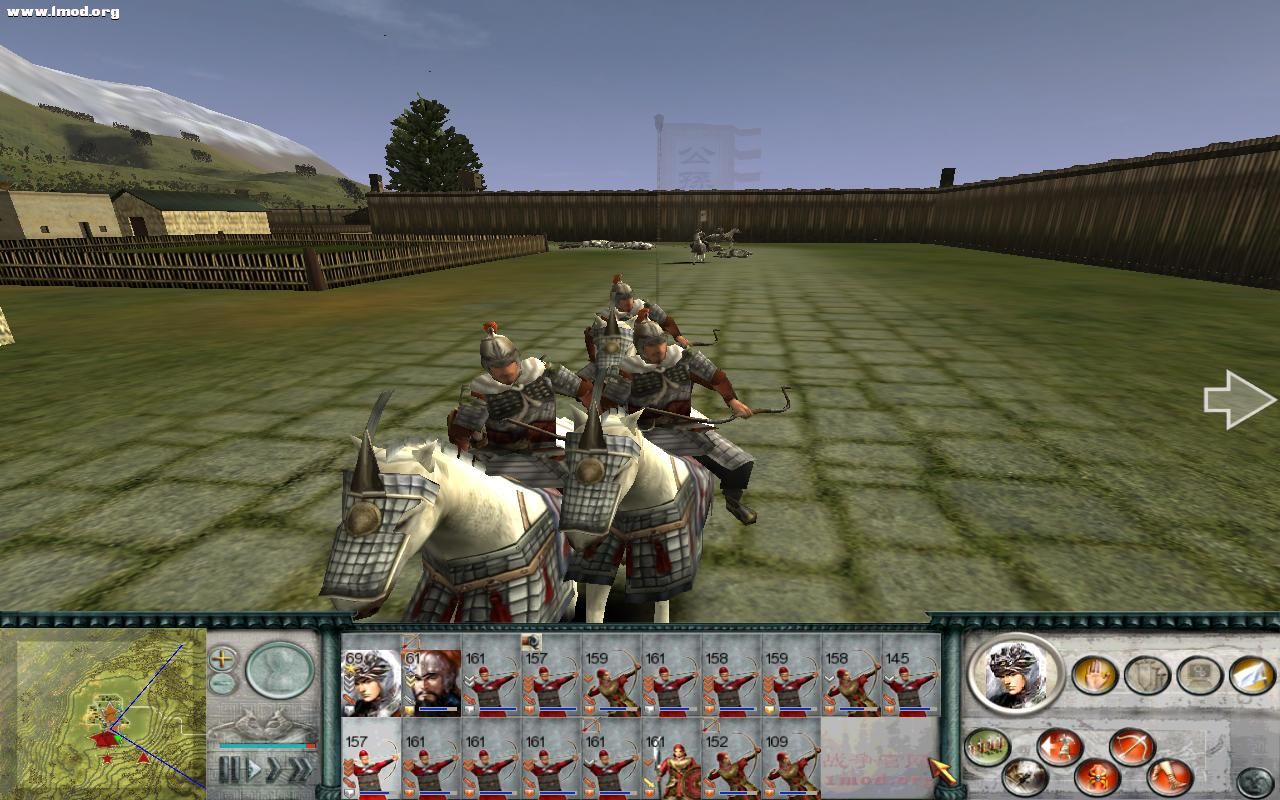Click the blue battle timer bar
The height and width of the screenshot is (800, 1280).
coord(263,745)
